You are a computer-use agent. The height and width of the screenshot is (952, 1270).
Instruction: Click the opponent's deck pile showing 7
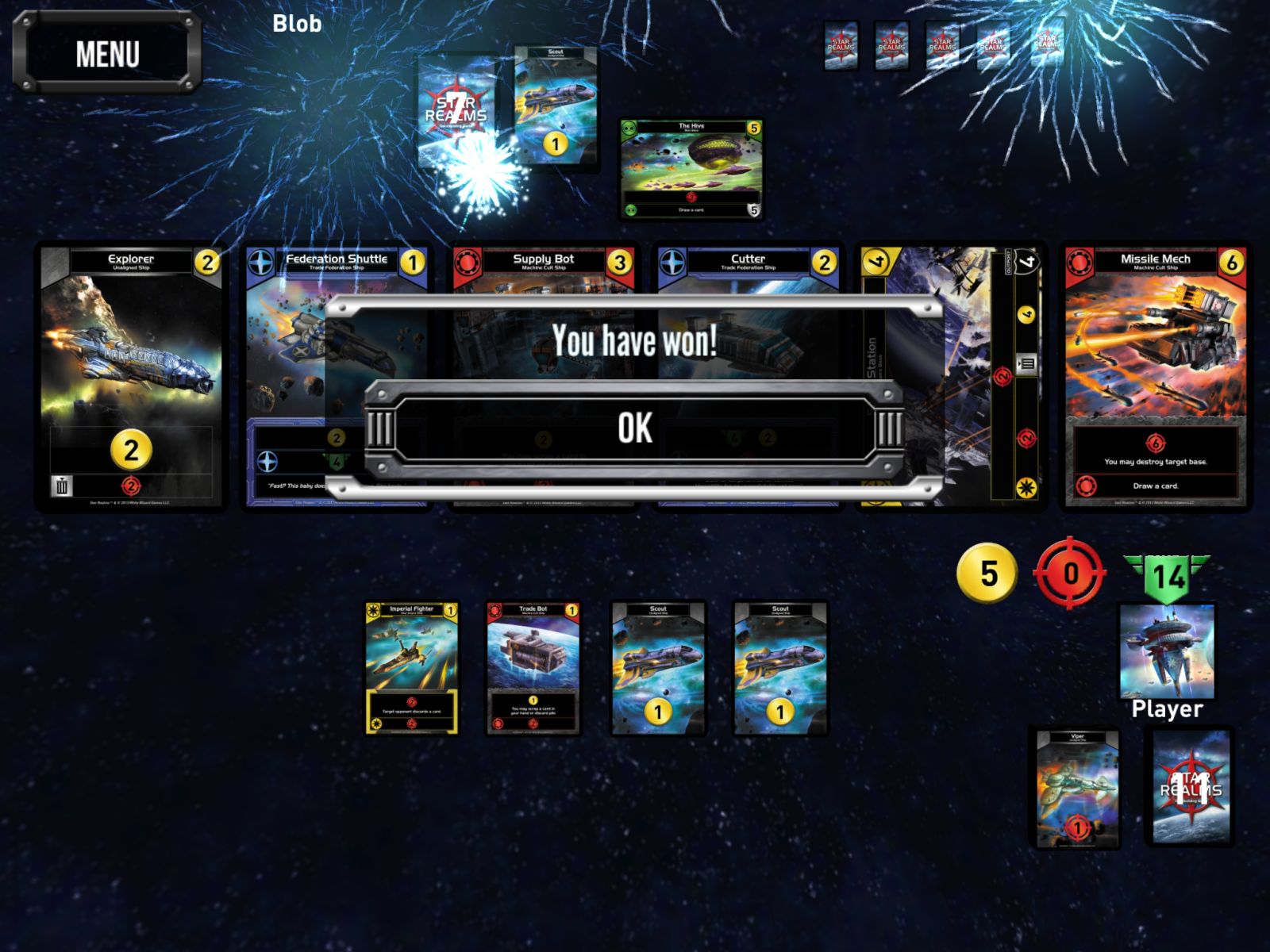(456, 109)
